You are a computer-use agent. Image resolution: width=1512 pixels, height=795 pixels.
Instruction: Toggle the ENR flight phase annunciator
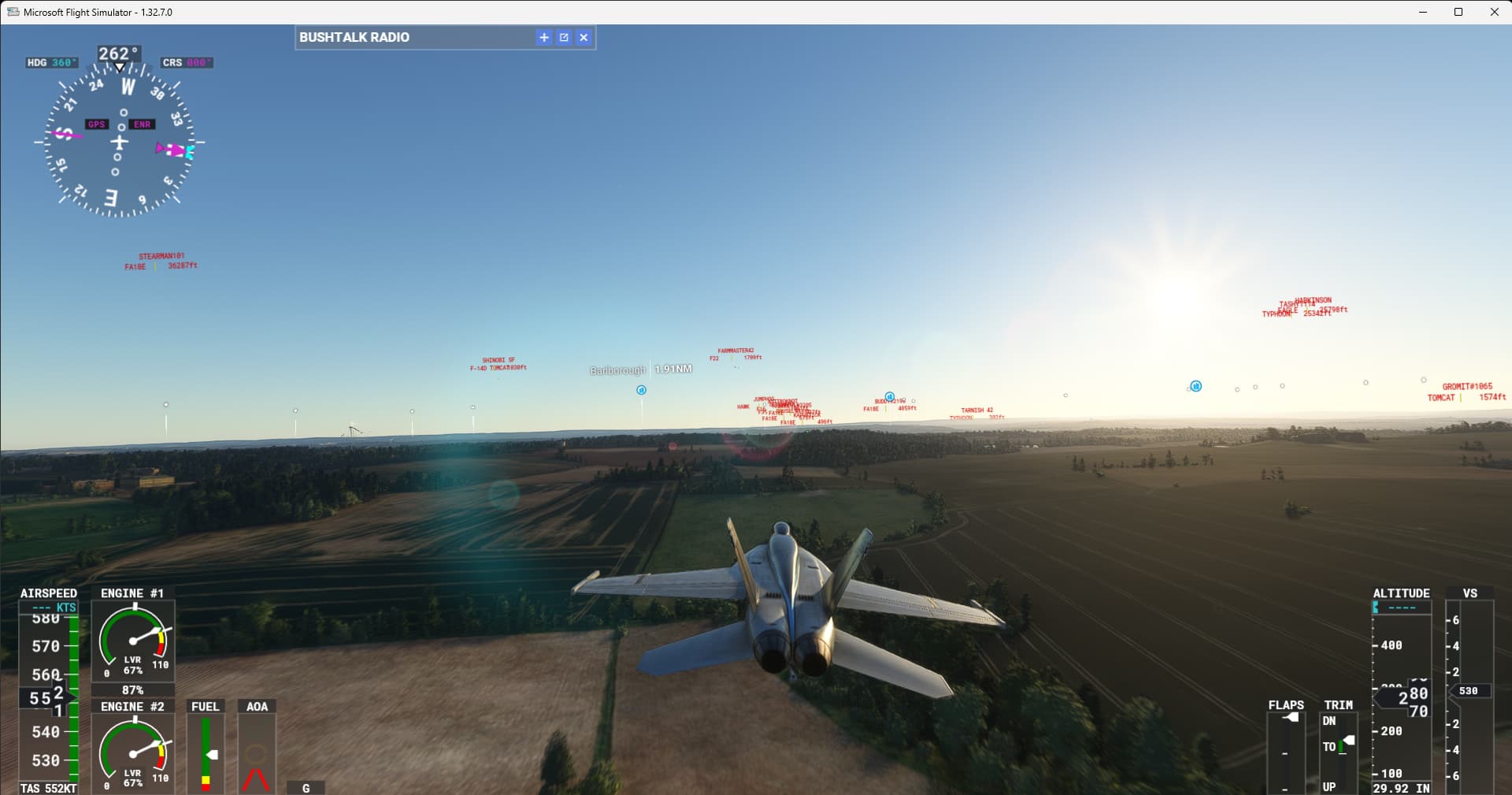coord(142,124)
